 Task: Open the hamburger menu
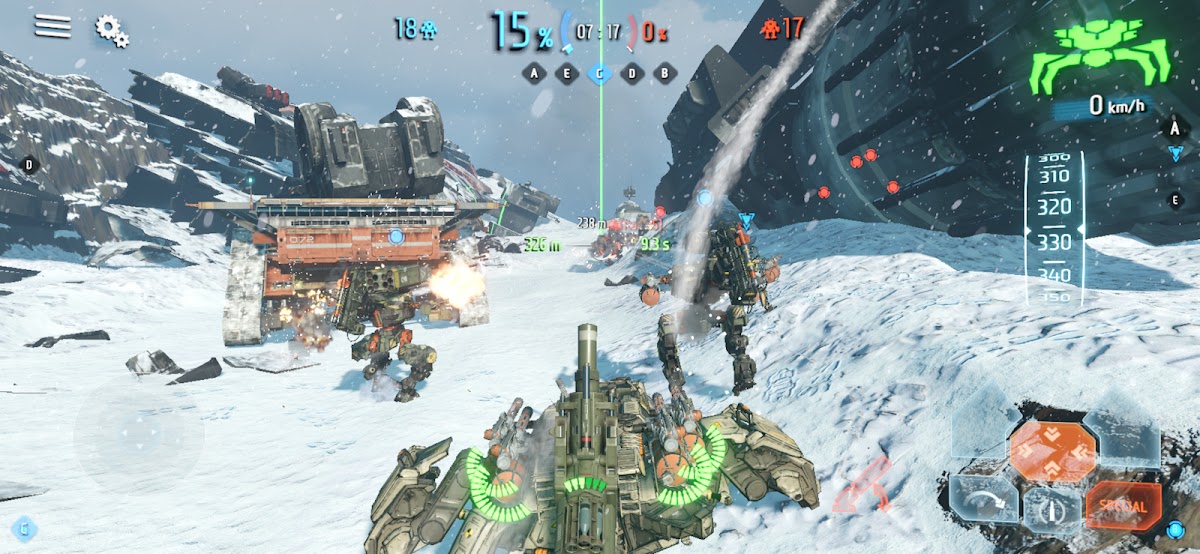click(53, 27)
